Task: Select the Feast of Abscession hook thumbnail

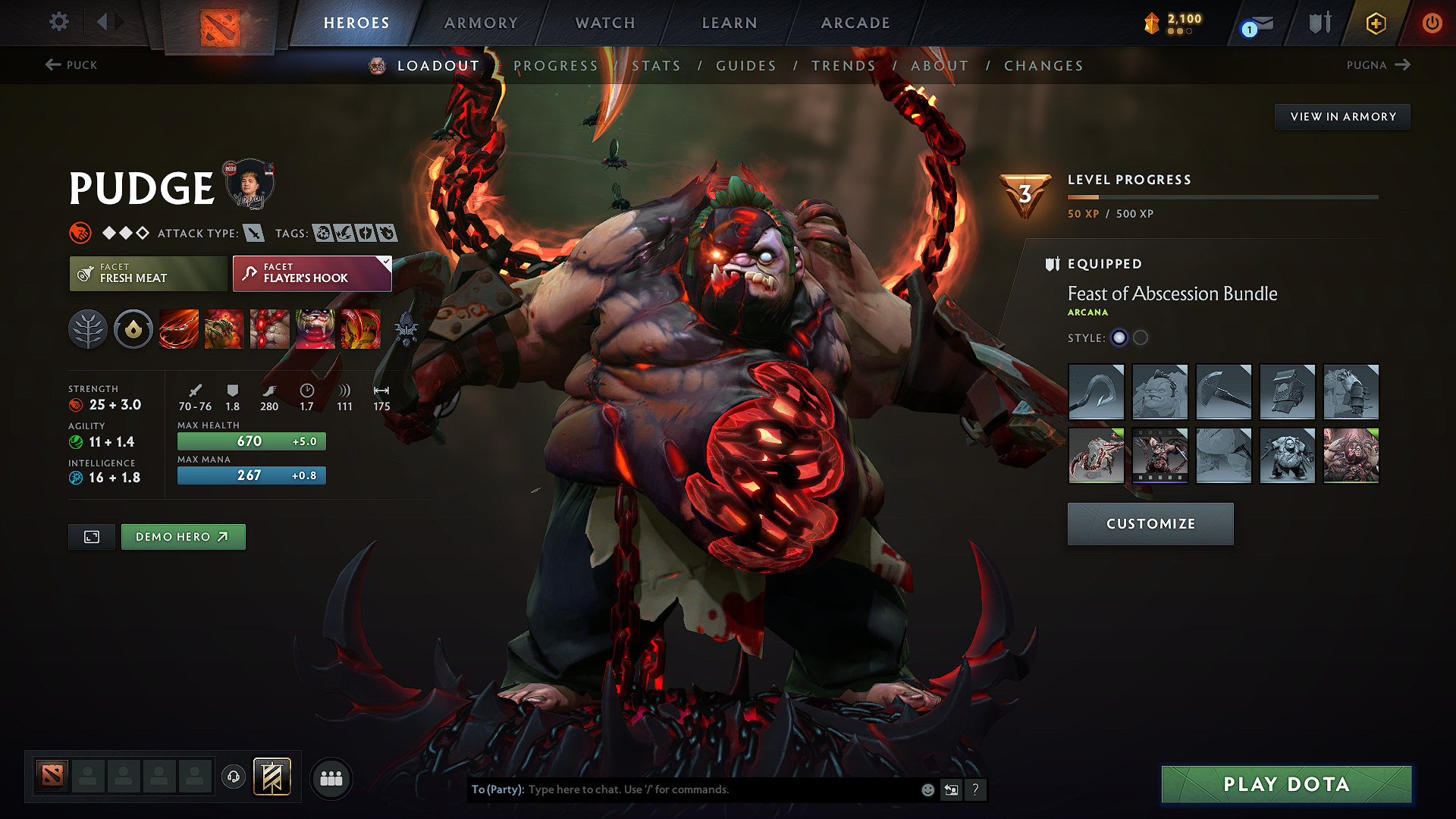Action: click(1096, 392)
